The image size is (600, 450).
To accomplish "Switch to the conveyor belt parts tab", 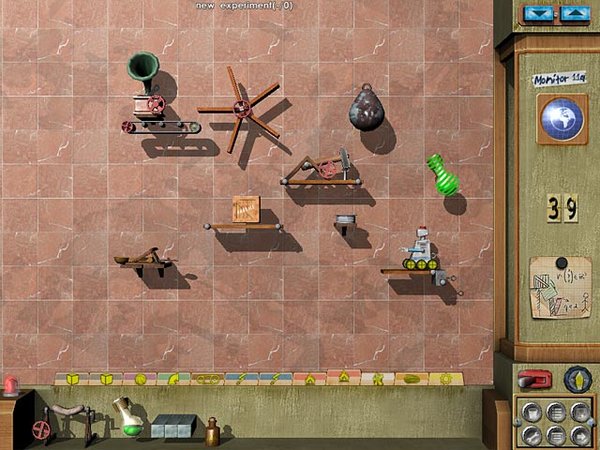I will pos(207,379).
